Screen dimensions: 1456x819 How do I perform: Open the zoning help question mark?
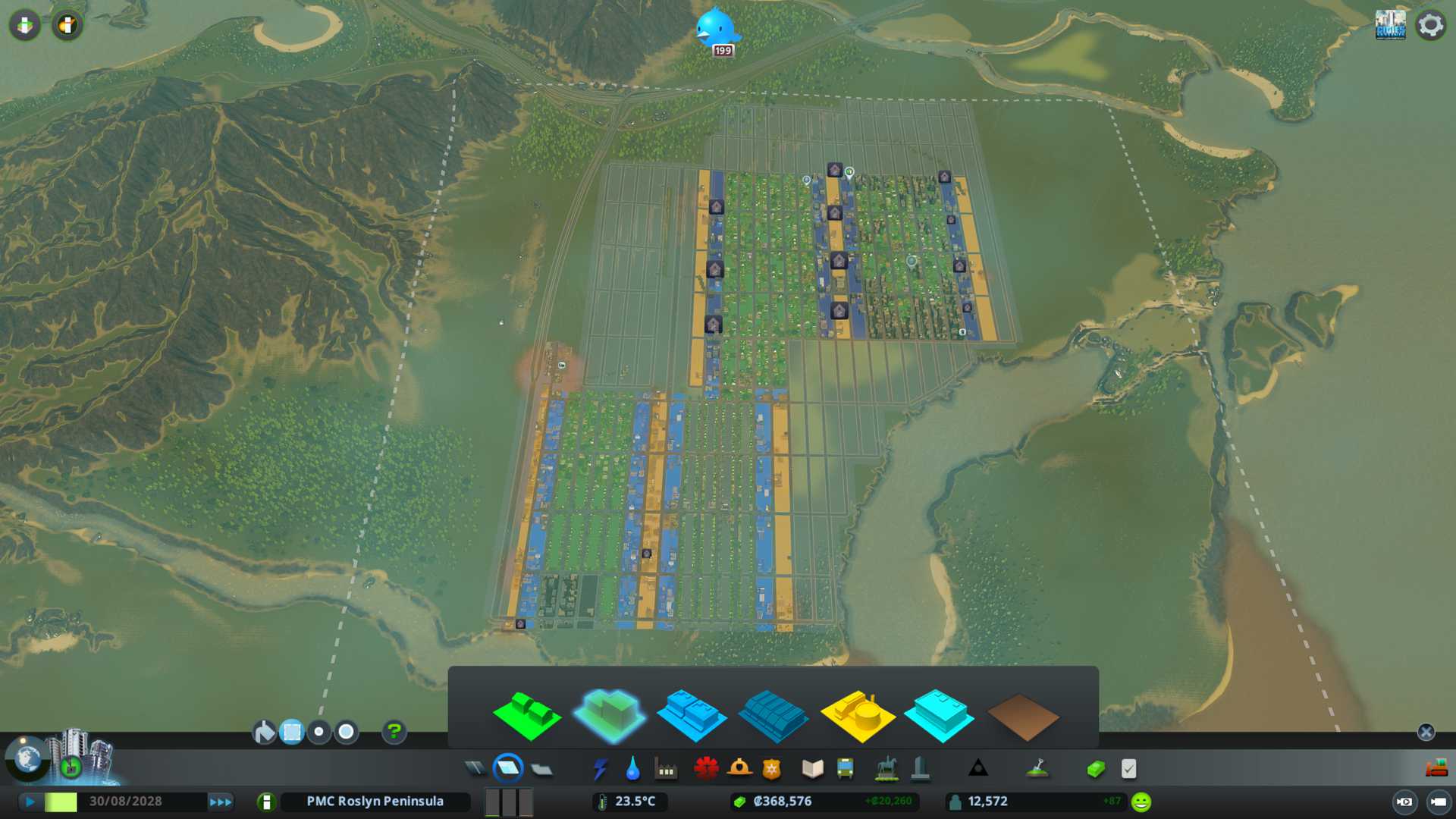(x=394, y=732)
